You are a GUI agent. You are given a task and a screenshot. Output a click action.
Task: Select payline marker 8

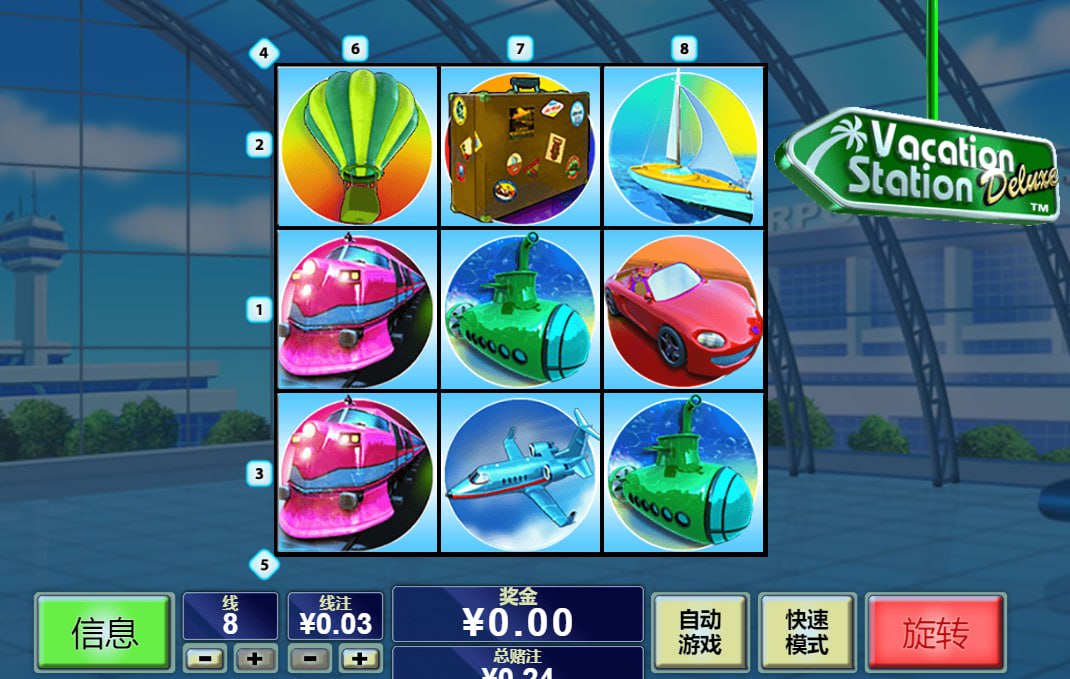pyautogui.click(x=683, y=48)
